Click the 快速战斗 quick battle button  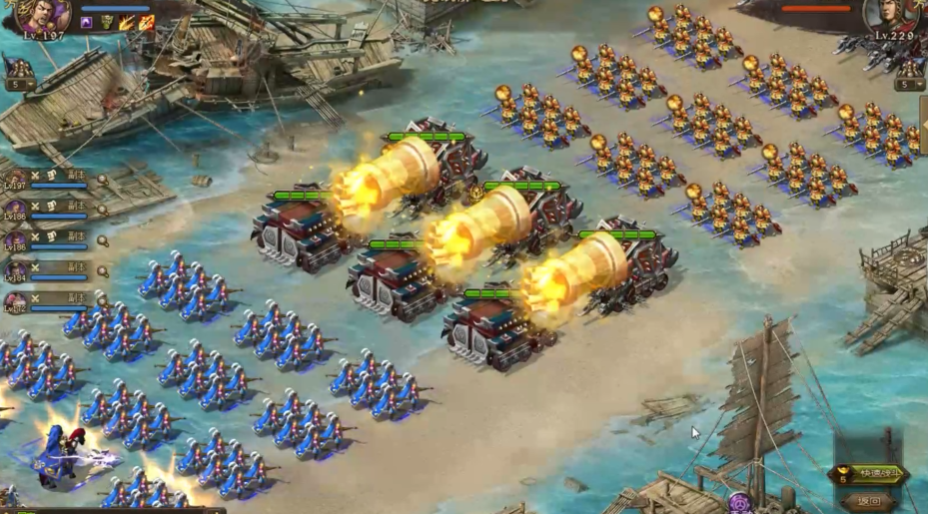click(868, 475)
